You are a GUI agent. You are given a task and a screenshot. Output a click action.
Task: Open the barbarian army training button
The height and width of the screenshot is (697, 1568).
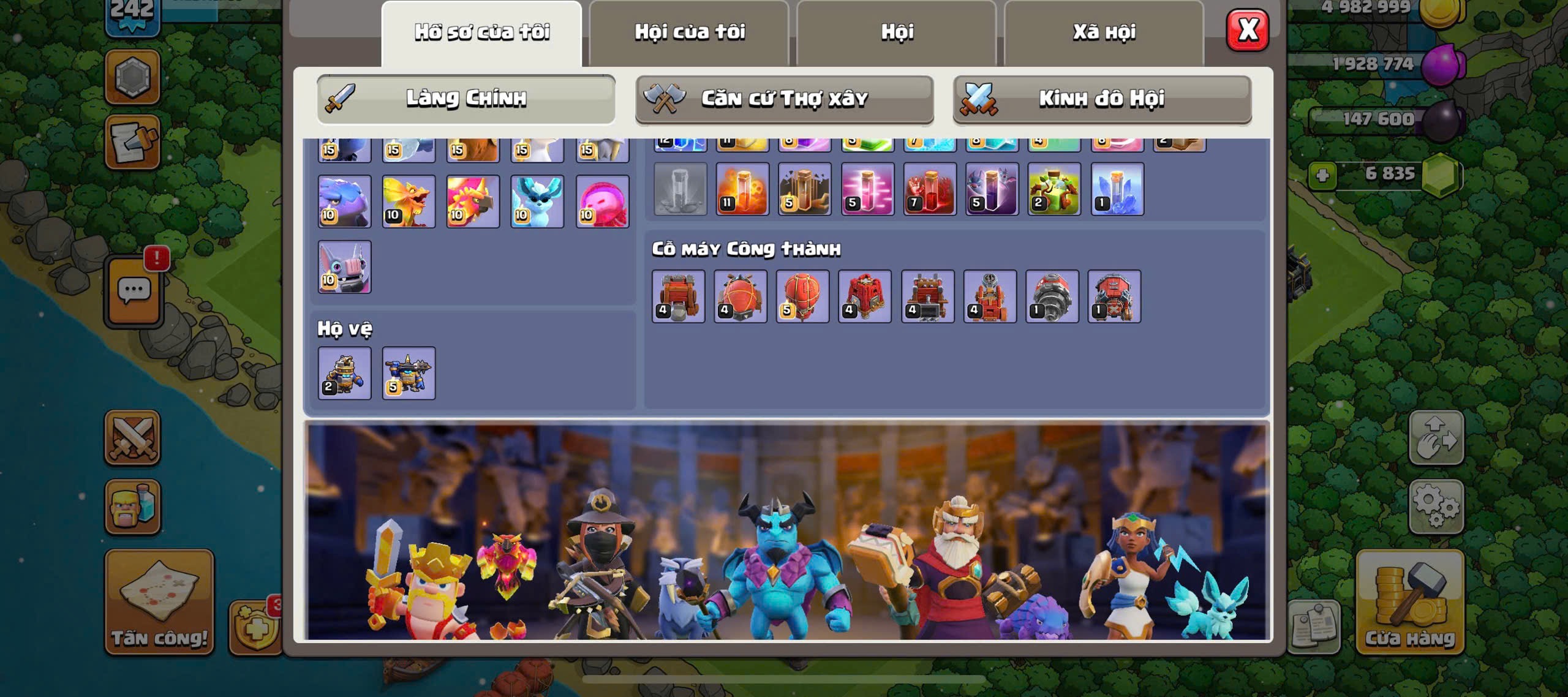click(132, 506)
